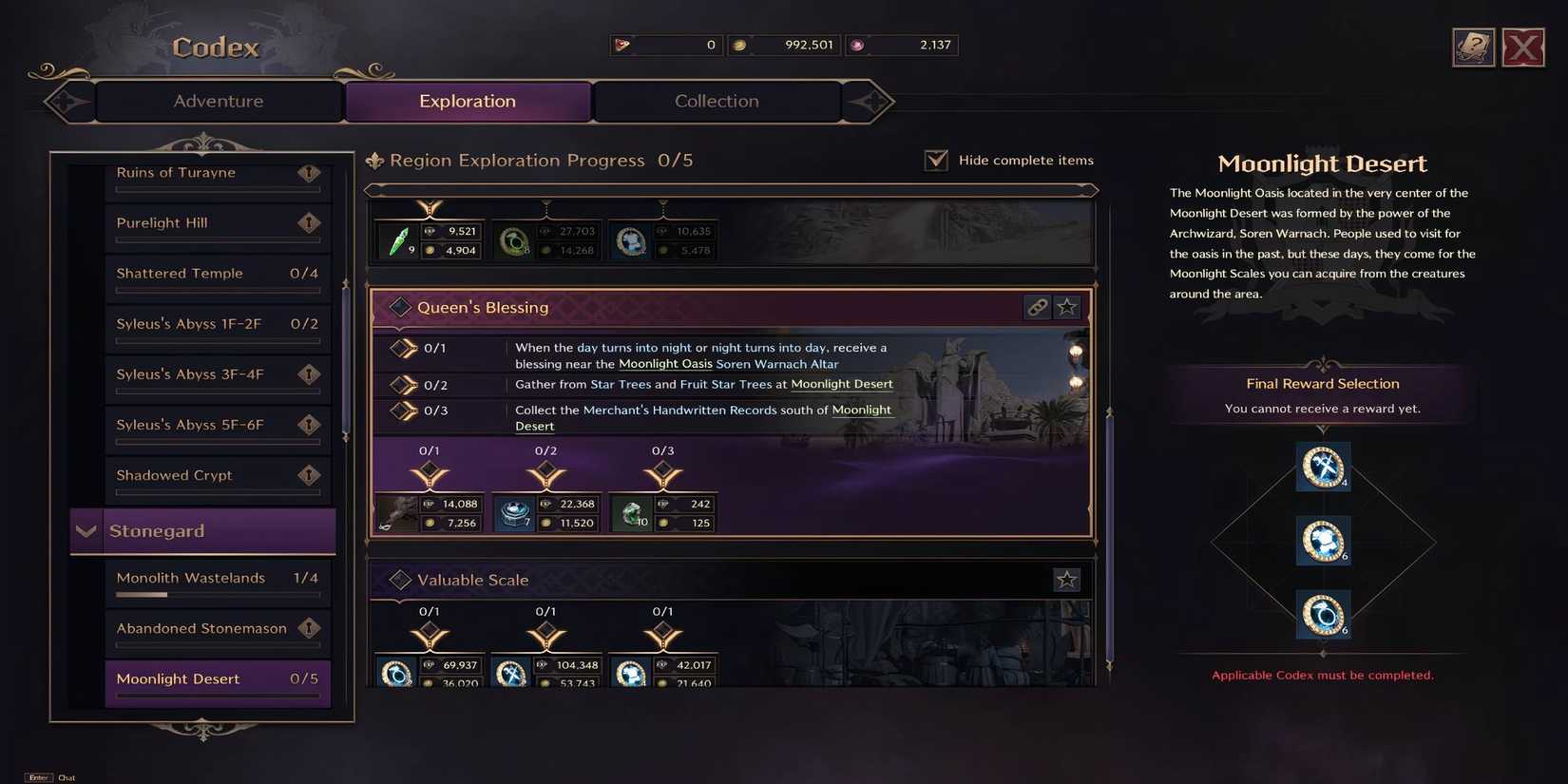Click the left arrow beside the Adventure tab
Image resolution: width=1568 pixels, height=784 pixels.
click(65, 101)
